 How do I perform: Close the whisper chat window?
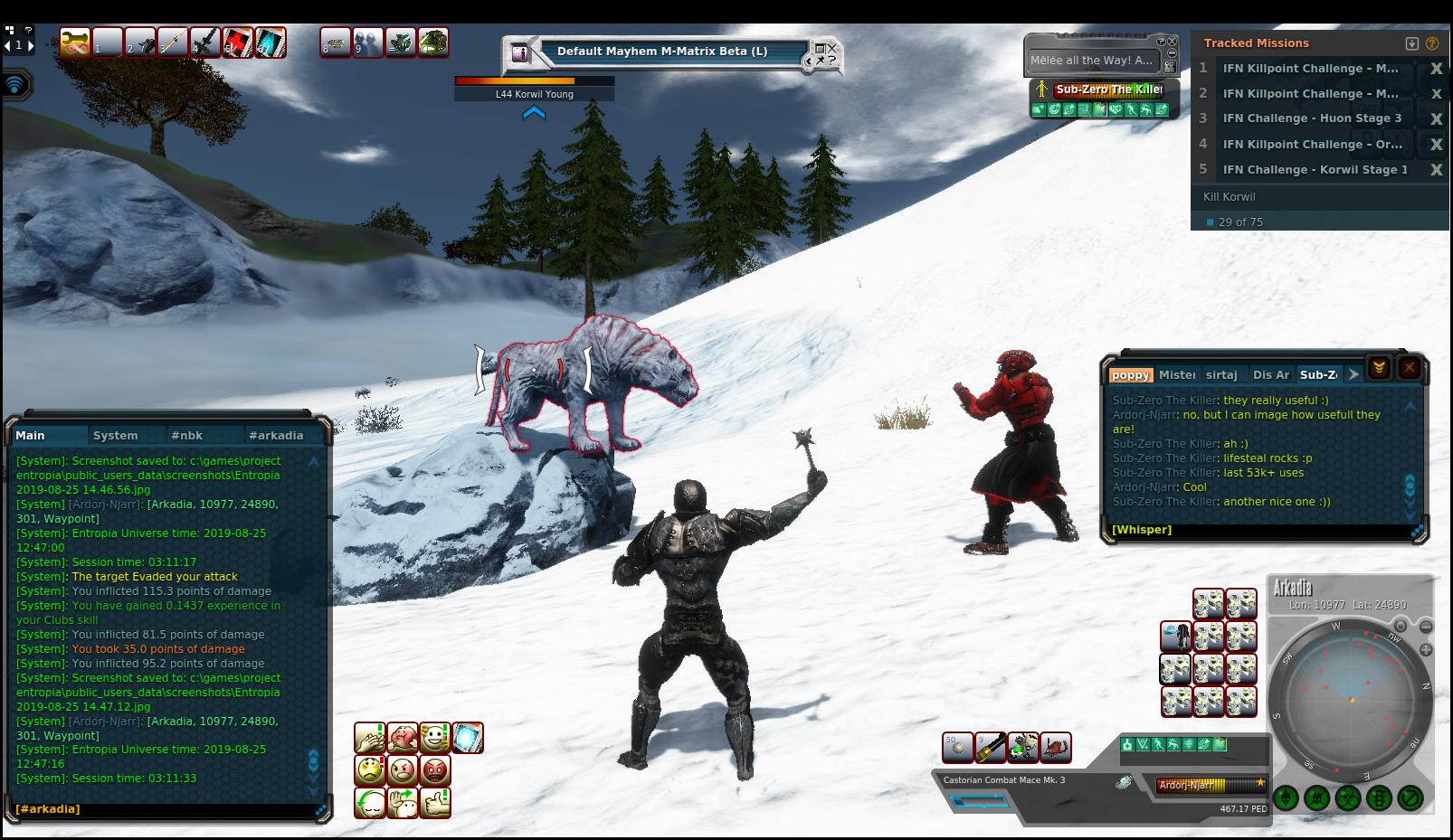point(1409,367)
